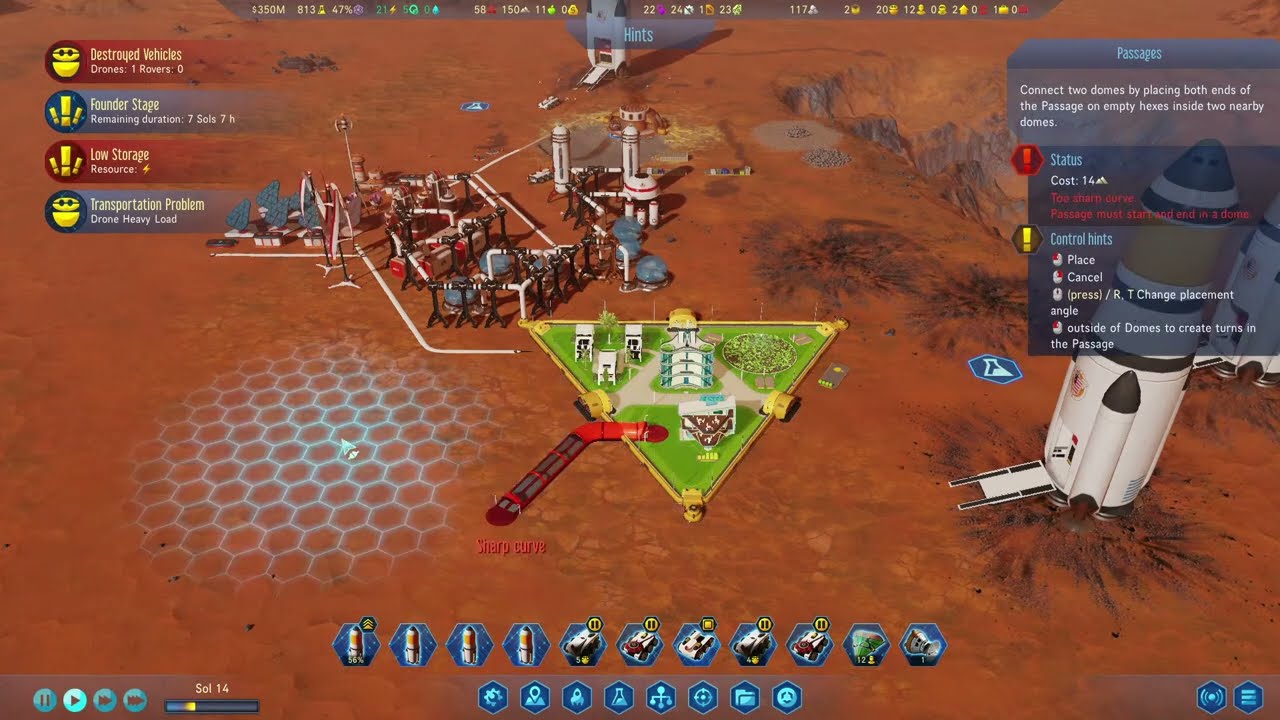Set game to normal play speed

75,700
